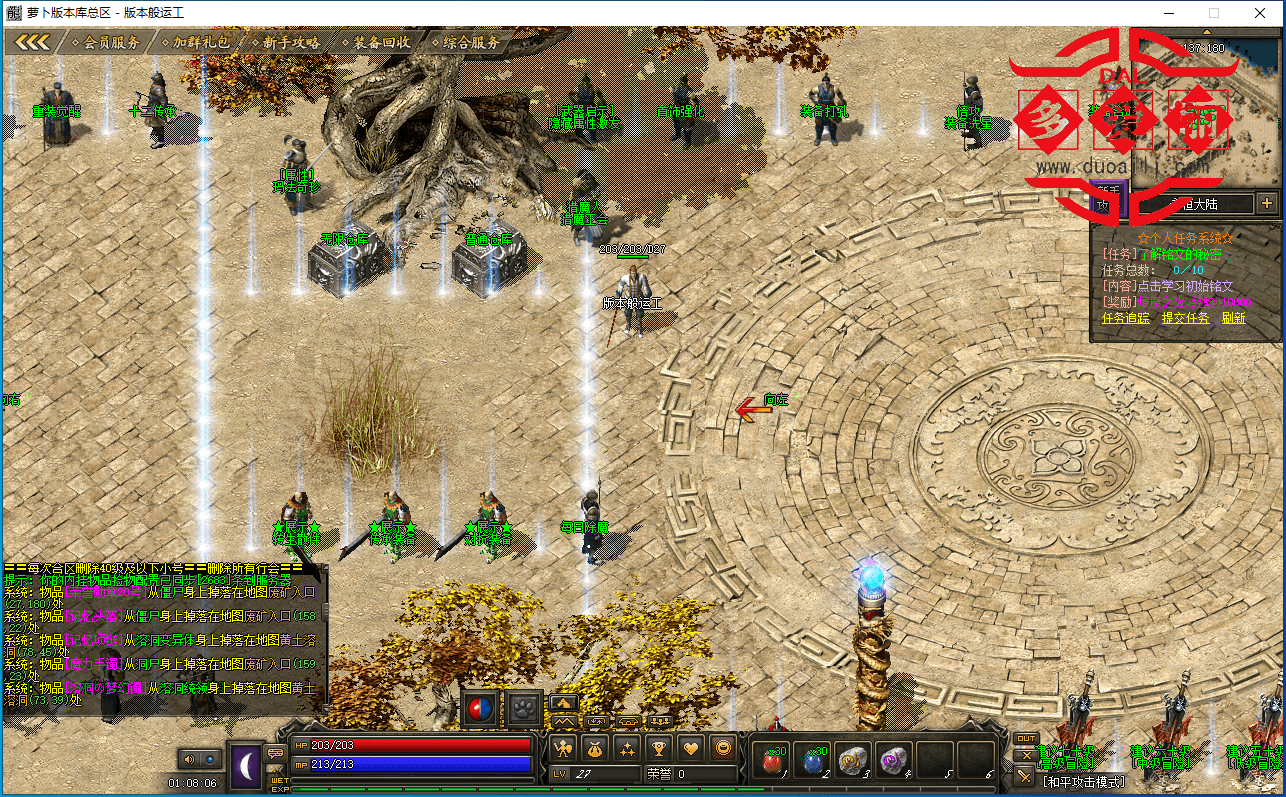Click the paw print pet button

(x=524, y=709)
